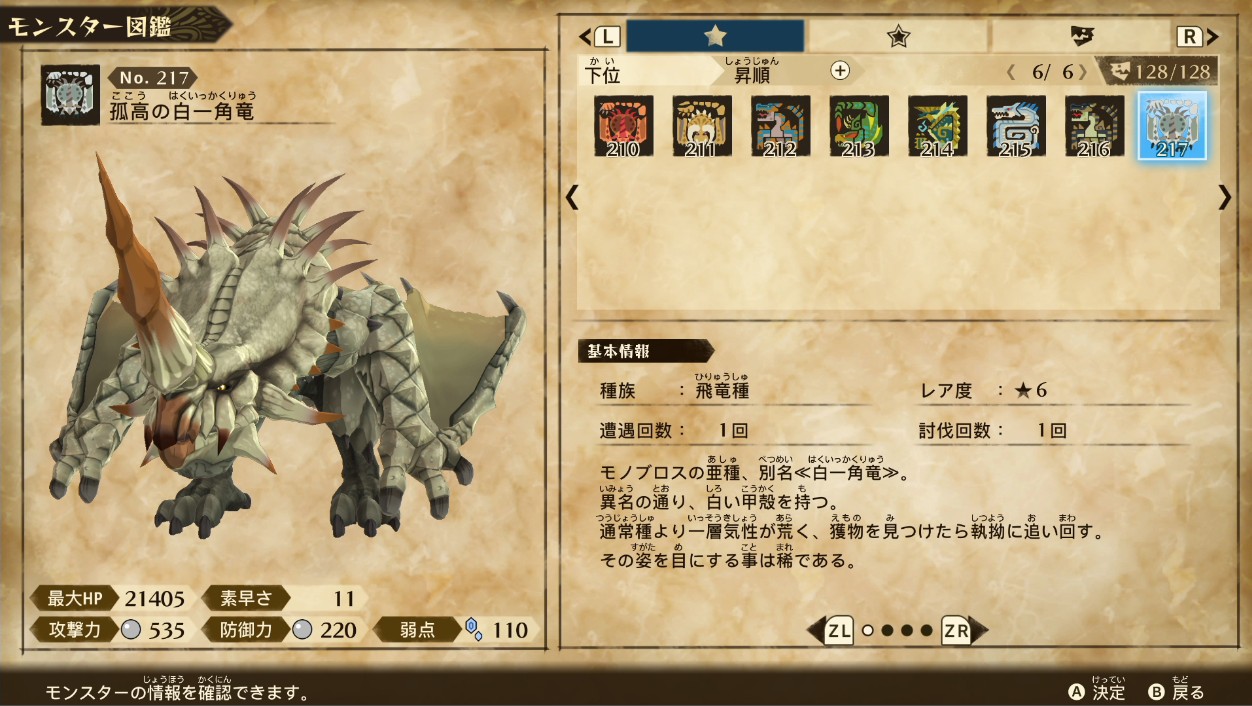1252x706 pixels.
Task: Click the plus icon next to 昇順
Action: (840, 70)
